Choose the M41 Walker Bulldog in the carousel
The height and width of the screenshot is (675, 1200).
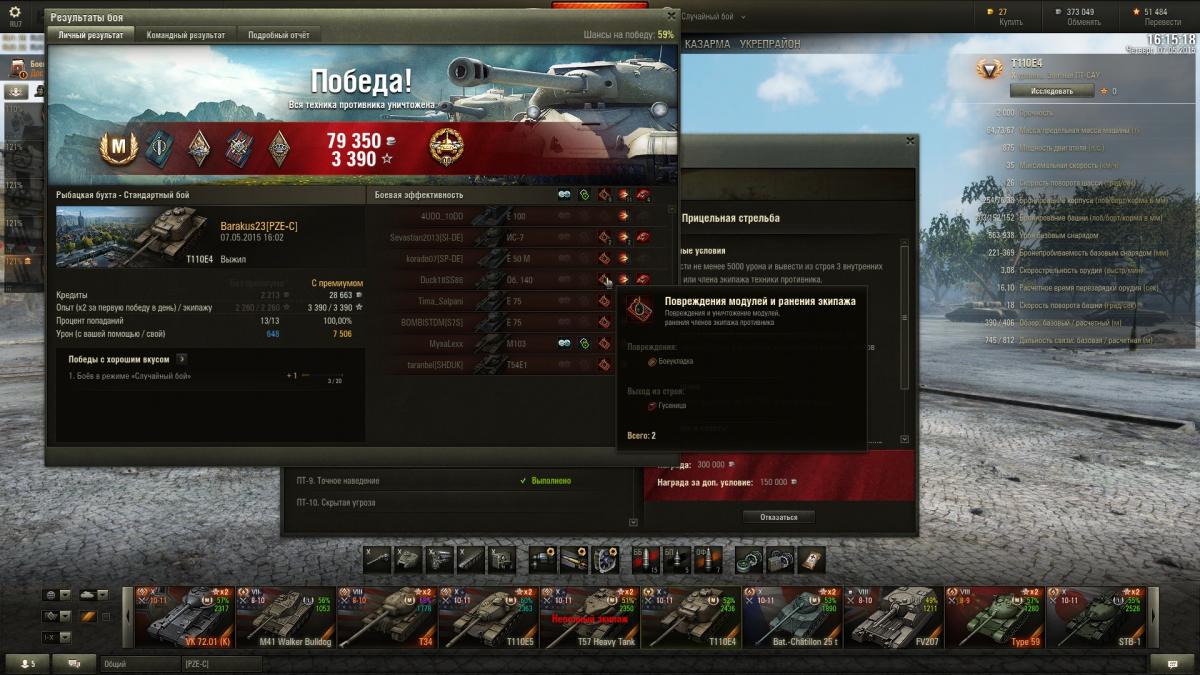(285, 616)
